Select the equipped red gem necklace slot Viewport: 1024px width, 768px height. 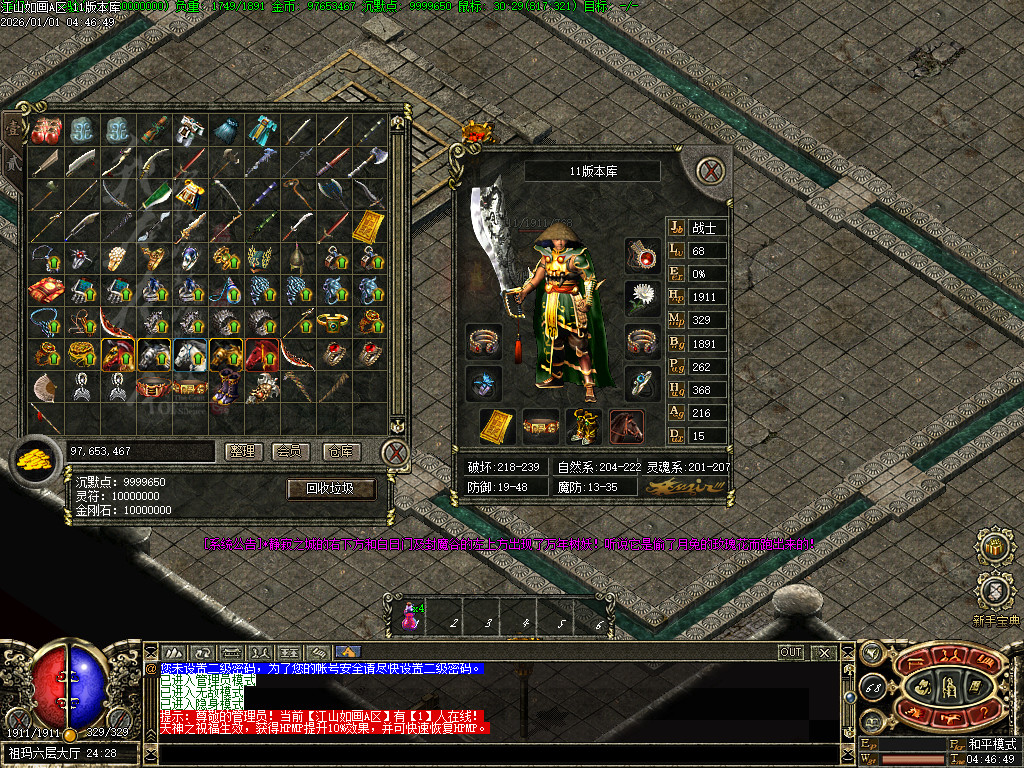coord(642,255)
